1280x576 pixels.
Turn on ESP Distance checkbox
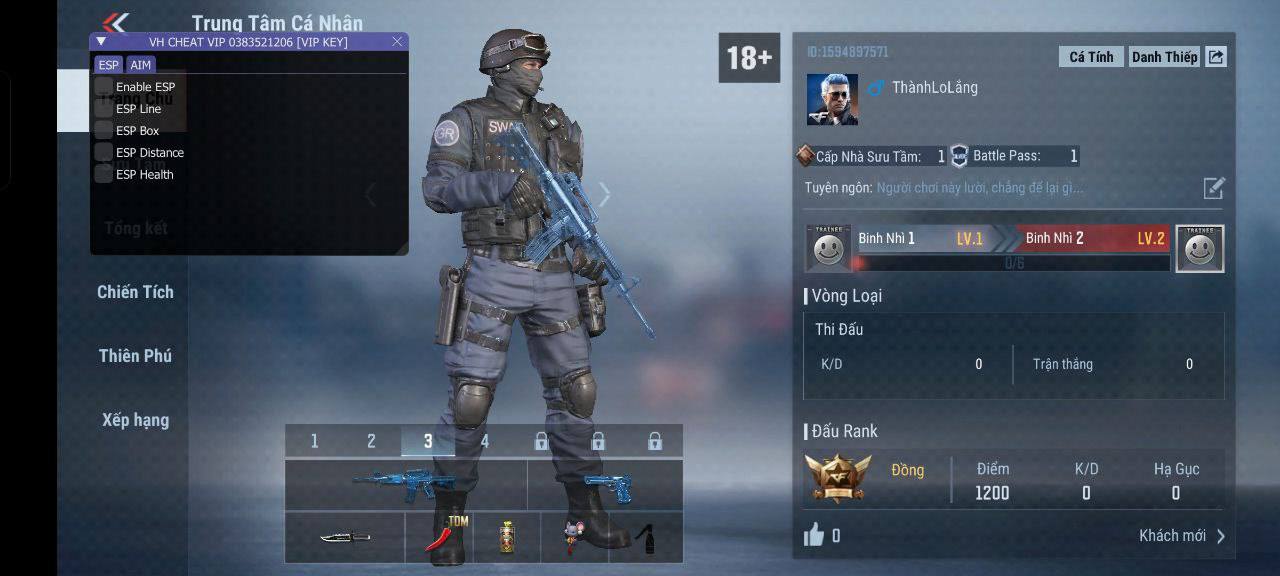click(104, 152)
